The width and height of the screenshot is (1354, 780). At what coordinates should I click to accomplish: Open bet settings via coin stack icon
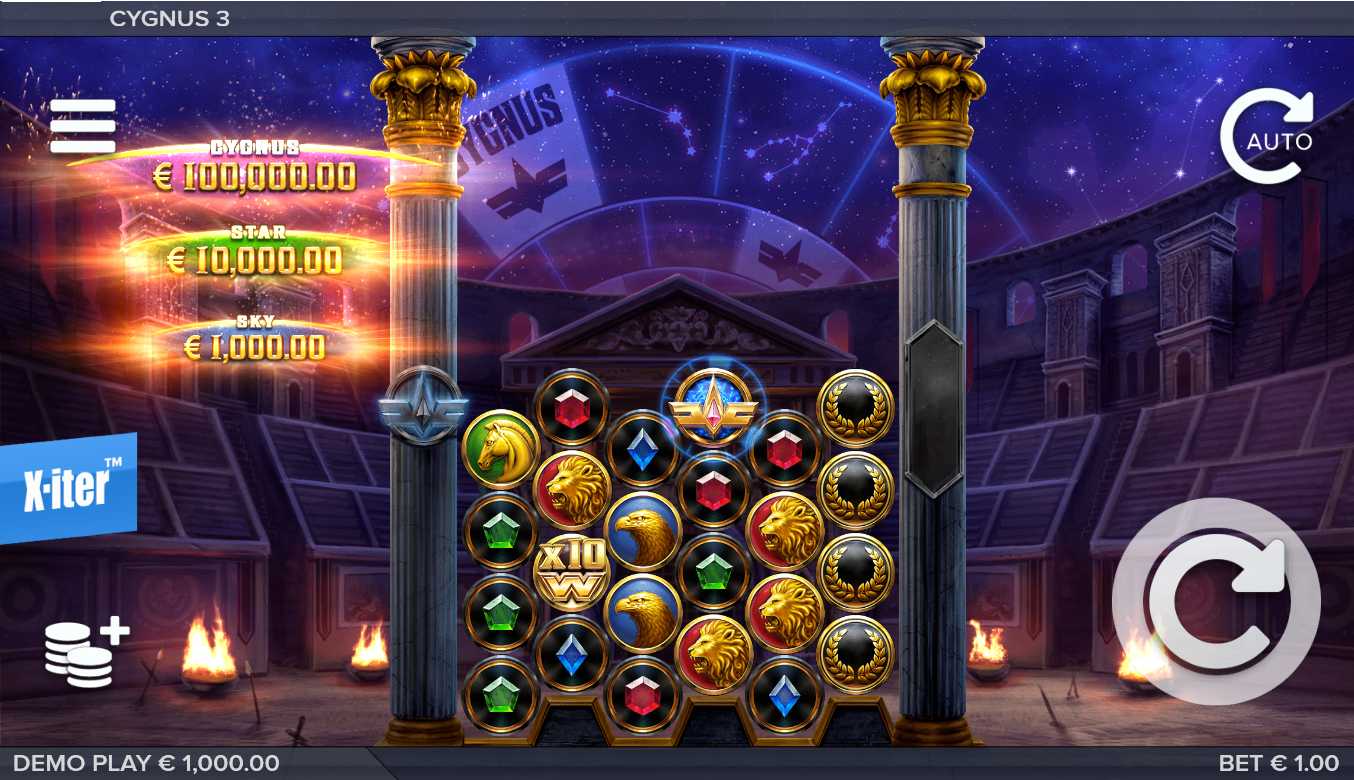tap(86, 653)
